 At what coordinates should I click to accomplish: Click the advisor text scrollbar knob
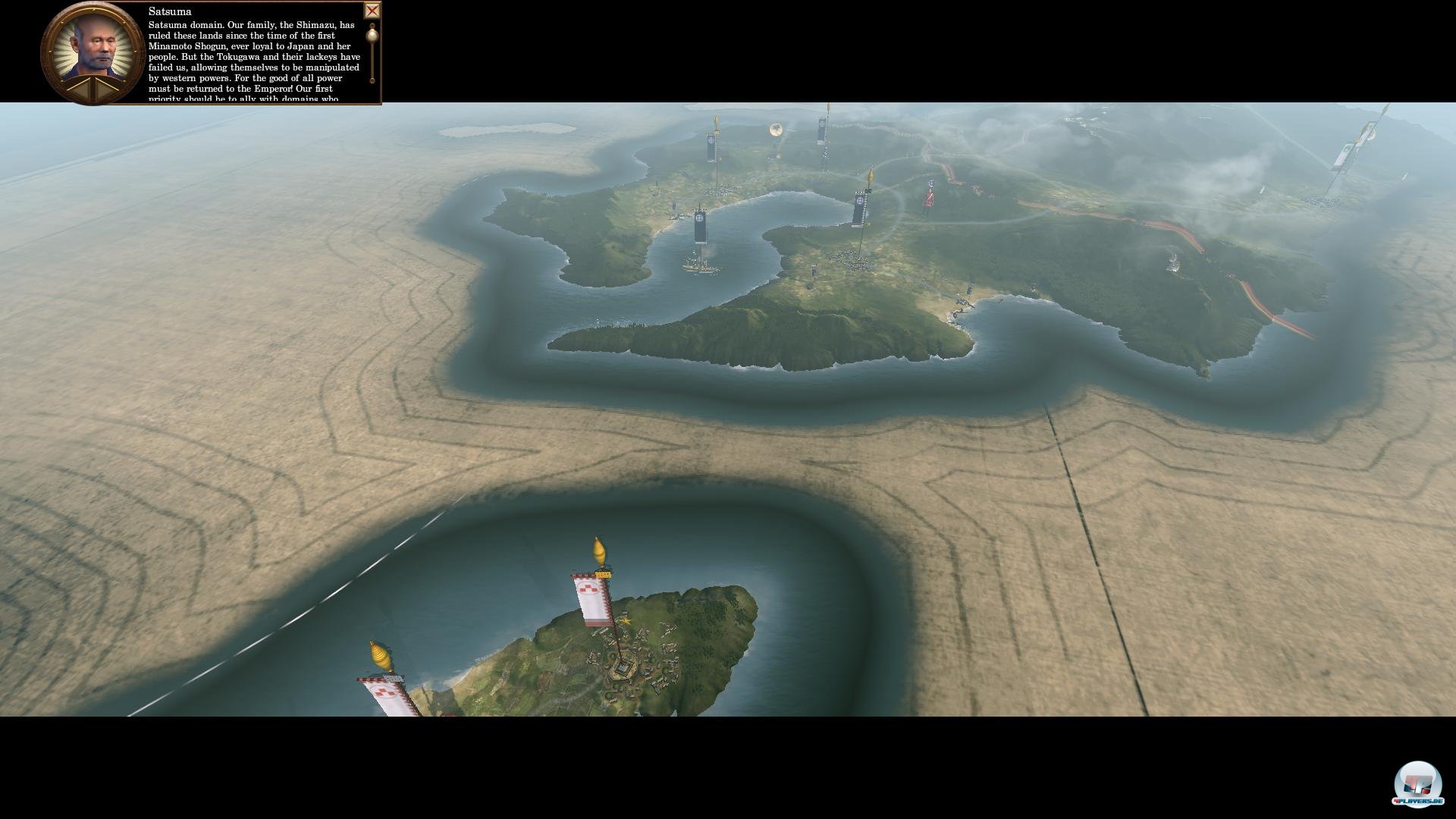pos(372,33)
